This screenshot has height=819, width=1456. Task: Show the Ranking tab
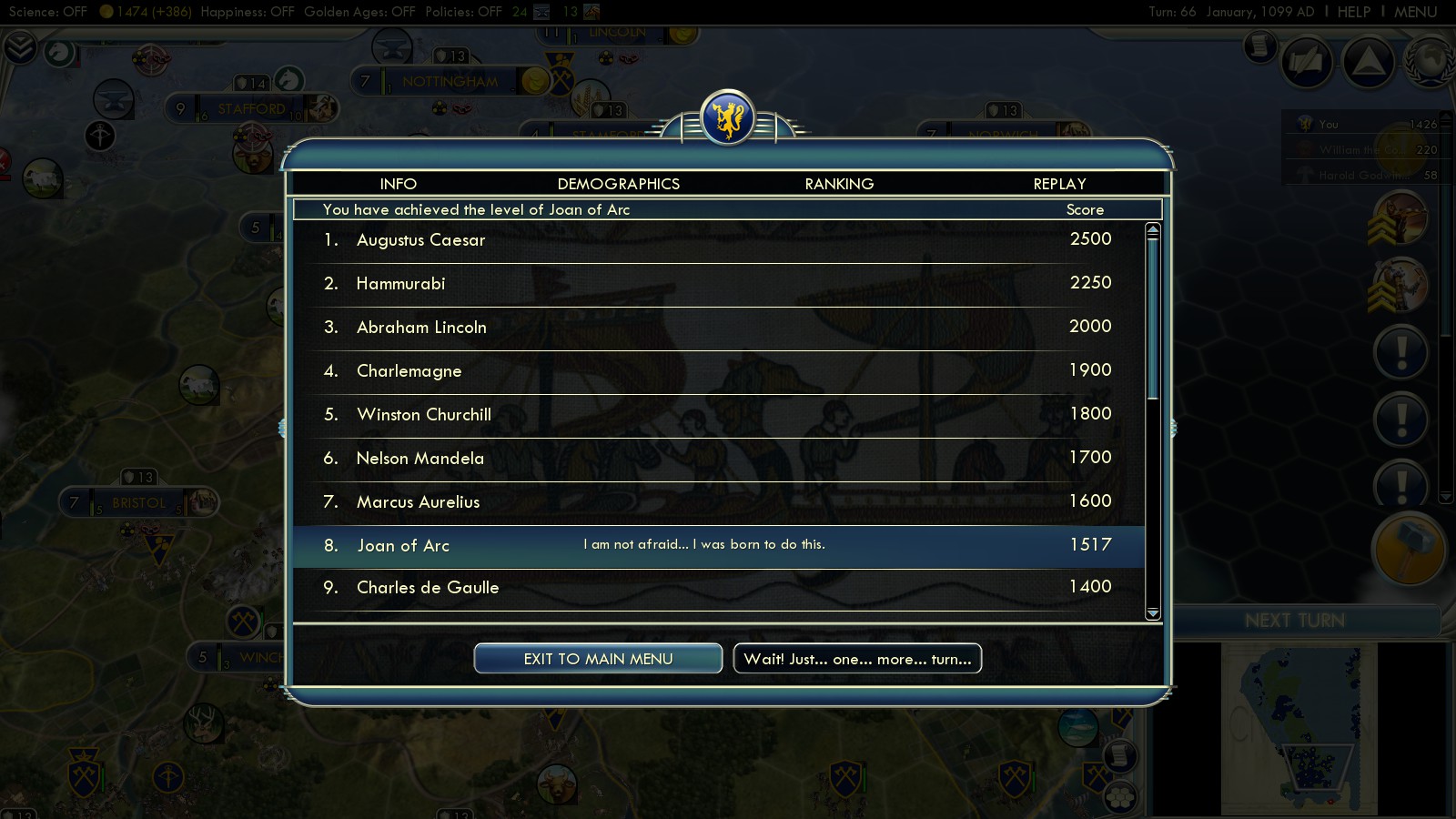coord(839,184)
